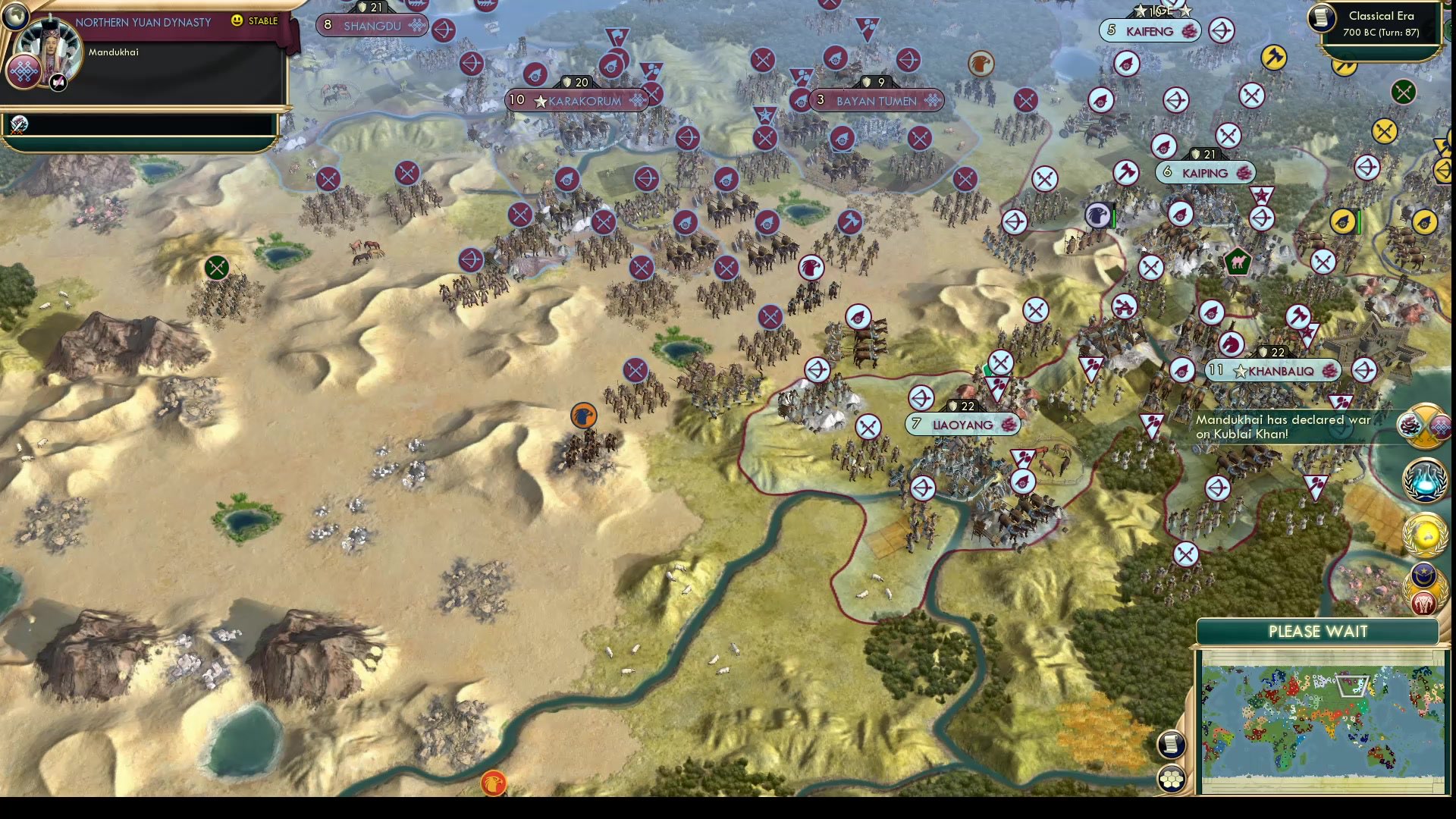Screen dimensions: 1456x819
Task: Open the notification log scroll icon
Action: (1171, 745)
